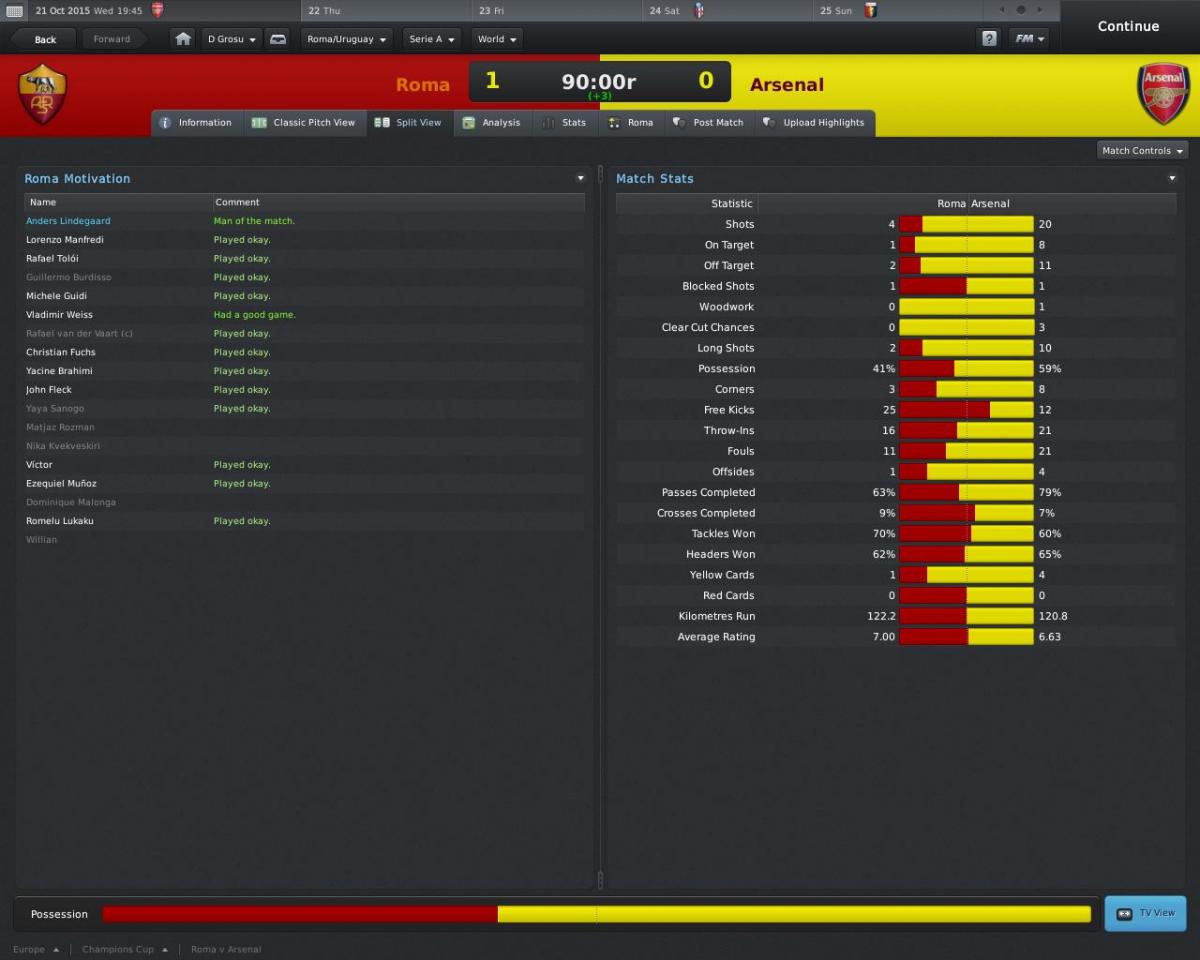Open the World menu dropdown
The height and width of the screenshot is (960, 1200).
tap(497, 40)
